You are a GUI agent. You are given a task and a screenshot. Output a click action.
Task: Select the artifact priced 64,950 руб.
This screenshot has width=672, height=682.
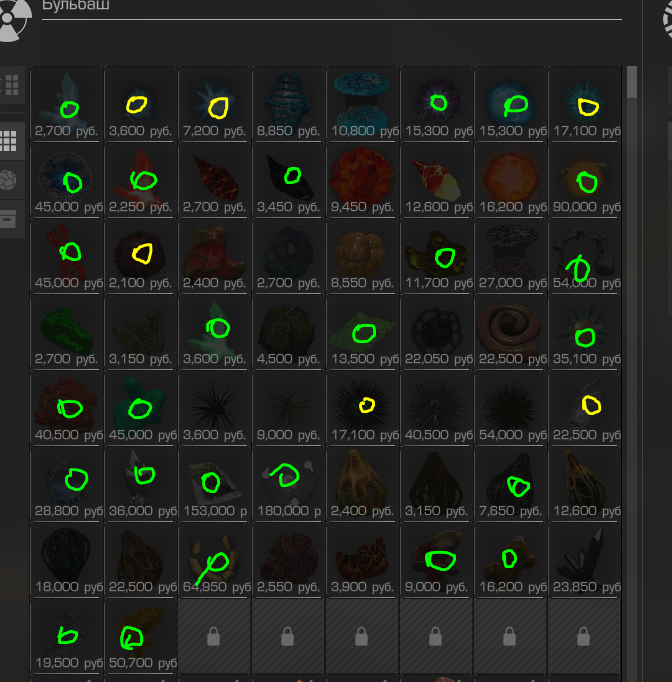pos(215,560)
